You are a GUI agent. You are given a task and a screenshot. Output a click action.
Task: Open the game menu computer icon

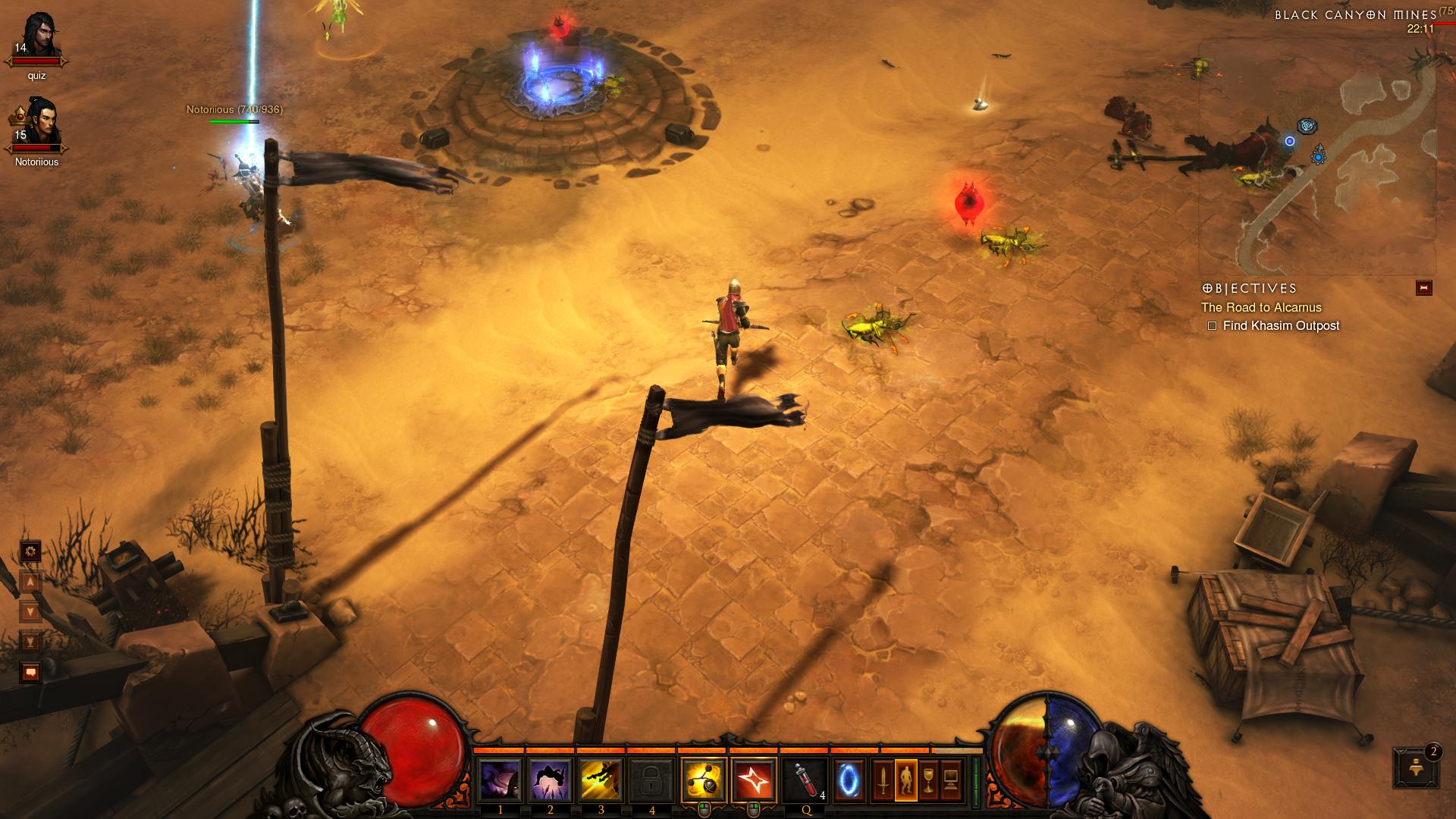(x=951, y=780)
